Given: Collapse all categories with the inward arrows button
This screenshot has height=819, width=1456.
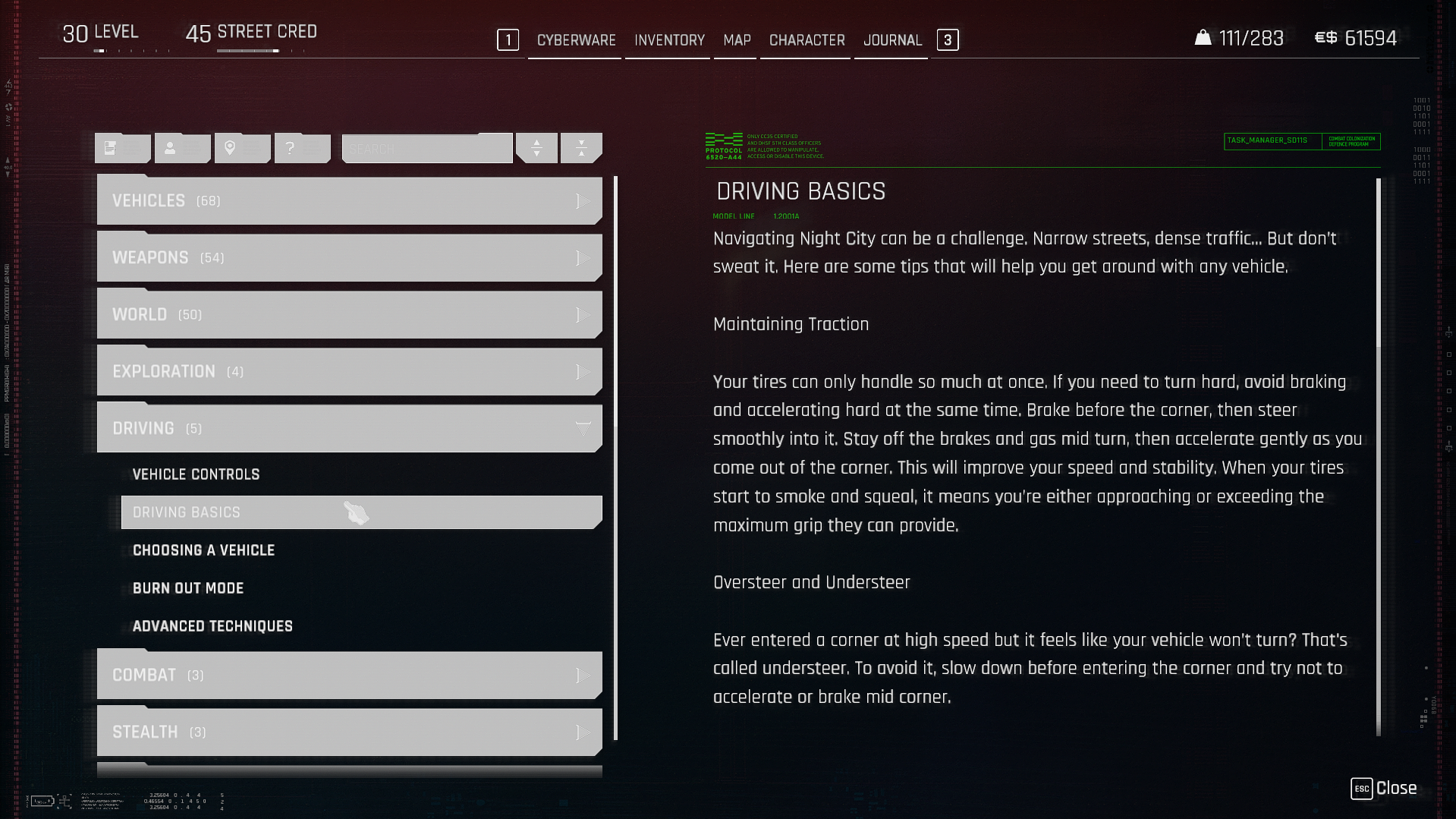Looking at the screenshot, I should [x=581, y=148].
